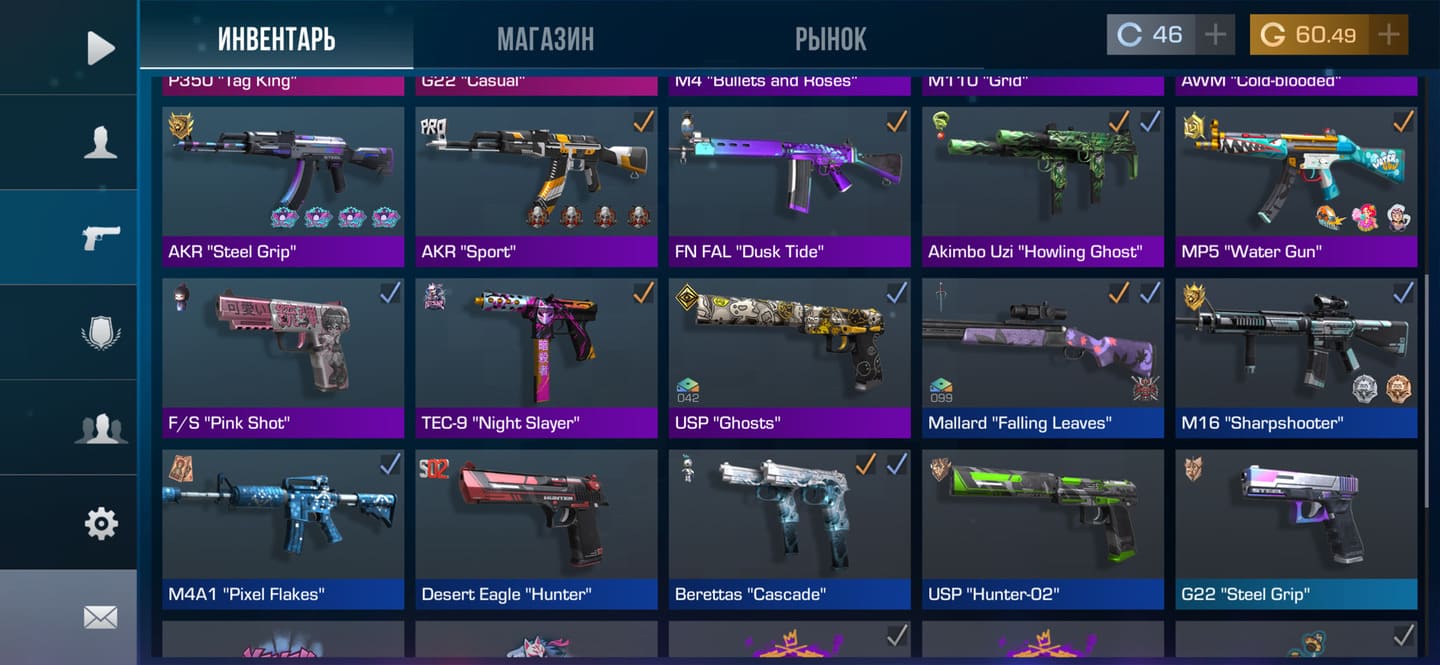
Task: Add silver coins with the plus button
Action: coord(1215,35)
